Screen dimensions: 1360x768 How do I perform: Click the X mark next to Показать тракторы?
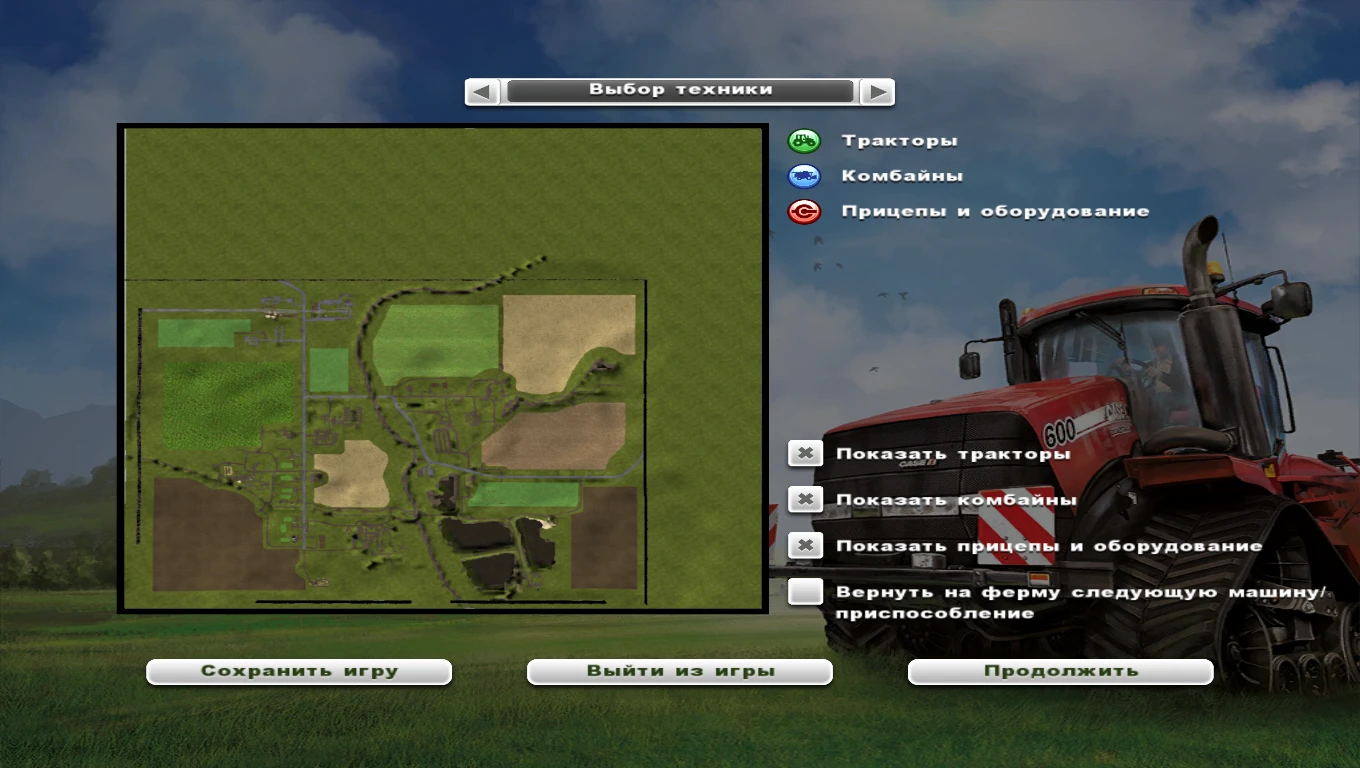tap(806, 452)
